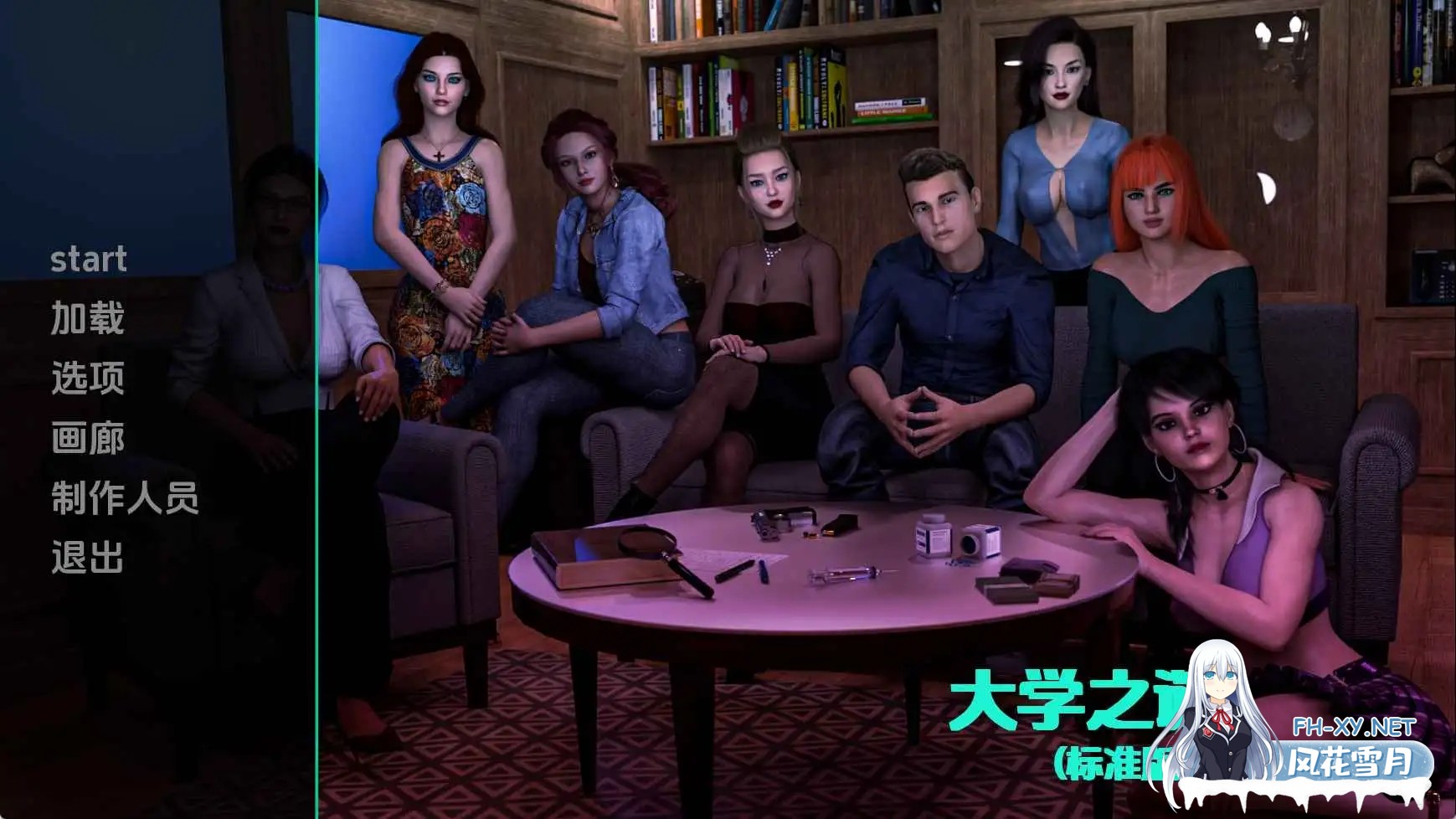Open the 加载 load menu
The height and width of the screenshot is (819, 1456).
[x=88, y=319]
